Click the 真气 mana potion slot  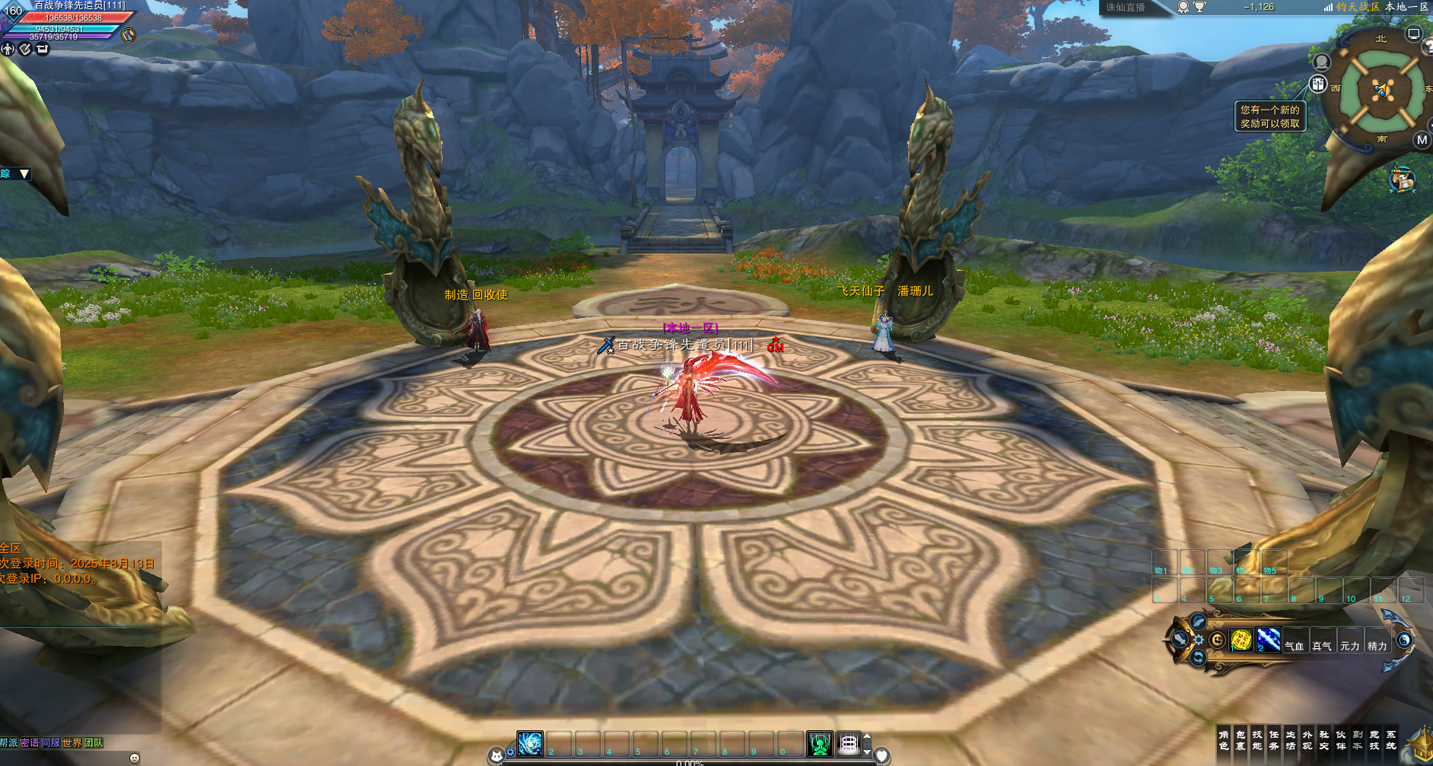[x=1321, y=644]
